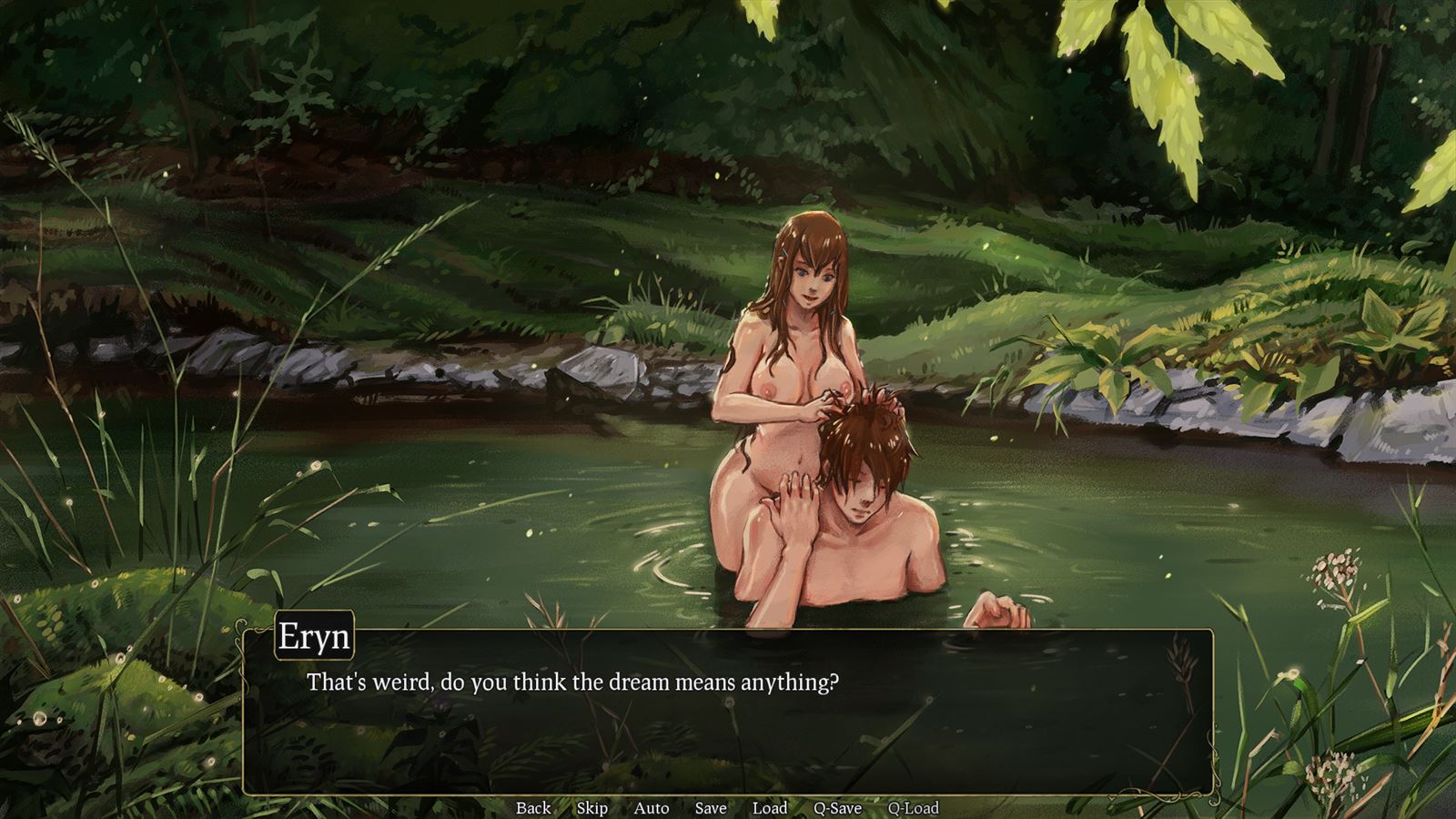Viewport: 1456px width, 819px height.
Task: Go back one line with Back
Action: click(533, 807)
